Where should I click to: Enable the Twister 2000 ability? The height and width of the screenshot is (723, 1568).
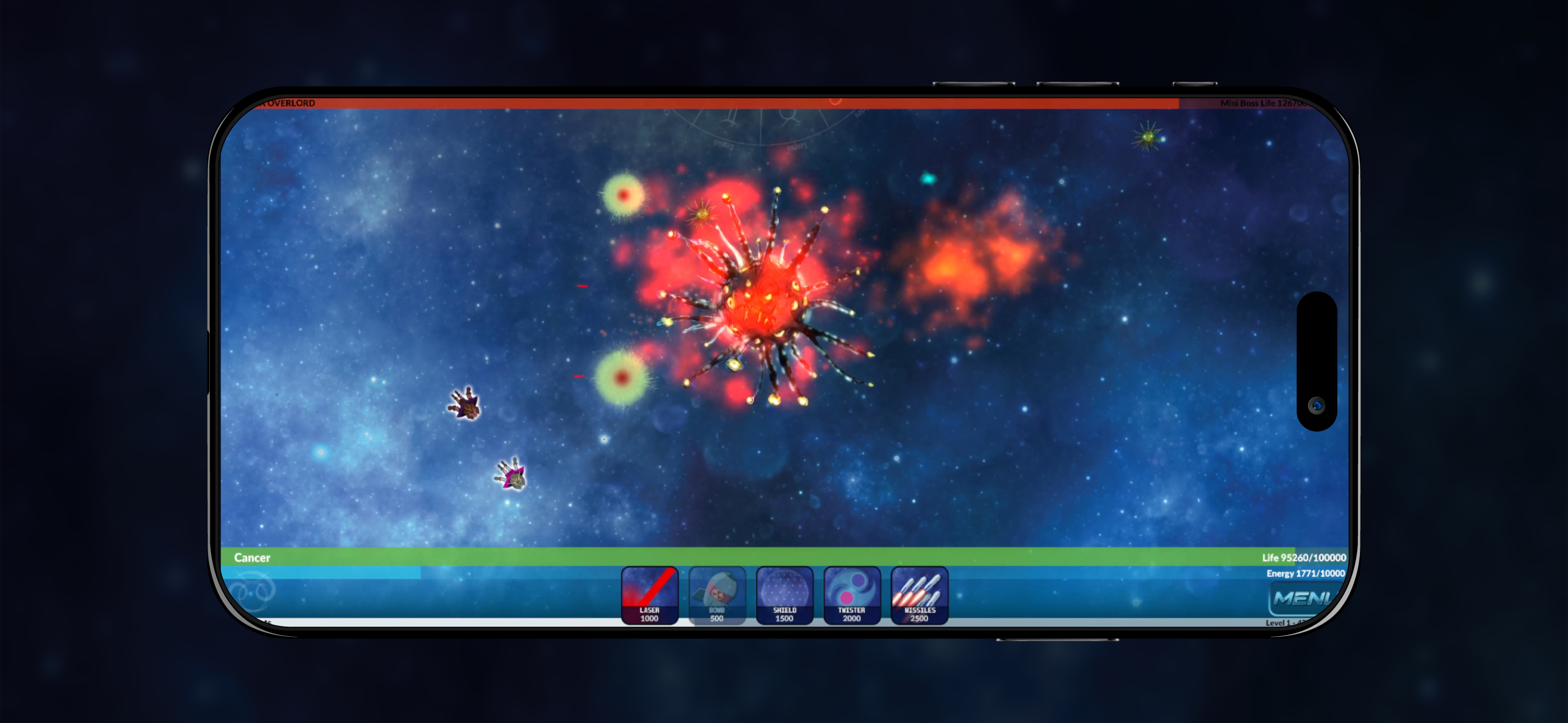851,596
